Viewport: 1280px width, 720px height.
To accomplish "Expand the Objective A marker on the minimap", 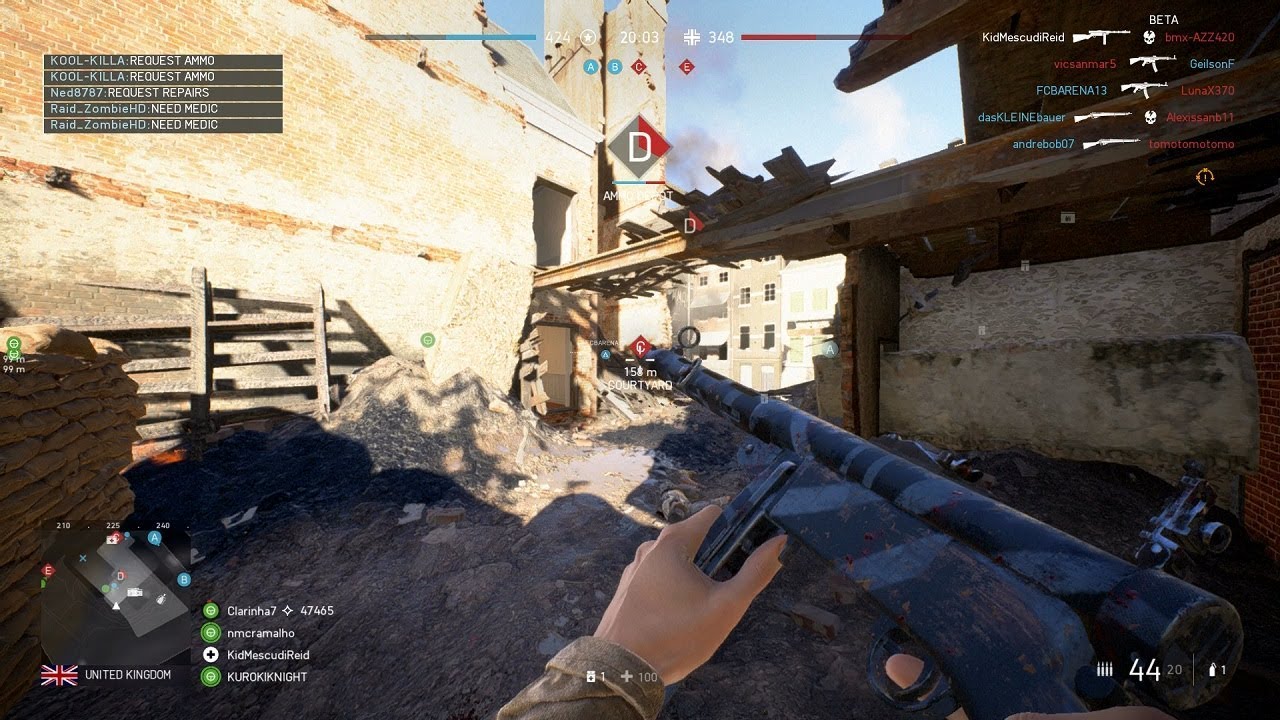I will (x=155, y=538).
